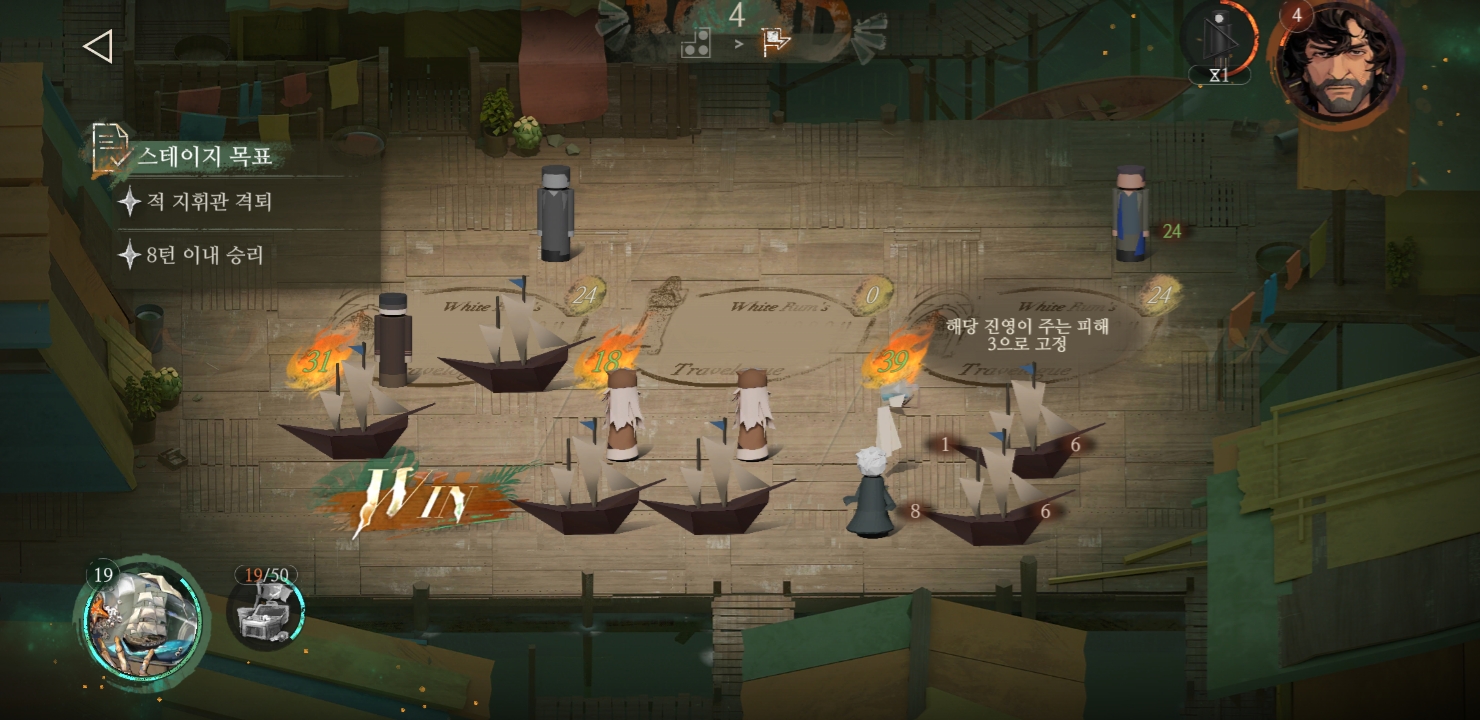The width and height of the screenshot is (1480, 720).
Task: Open the treasure chest supply icon
Action: (265, 610)
